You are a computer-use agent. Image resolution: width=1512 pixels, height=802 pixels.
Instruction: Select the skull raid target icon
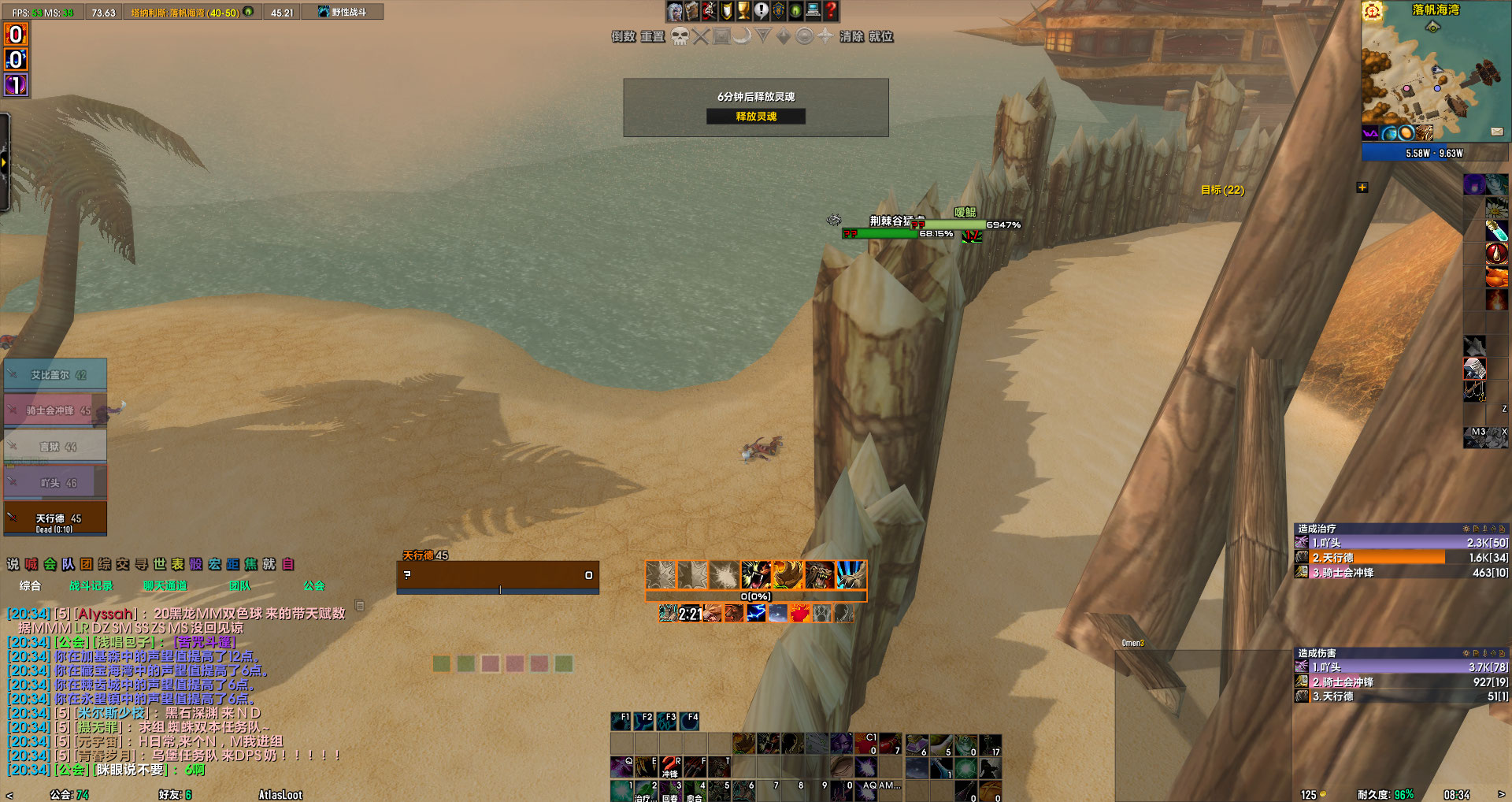[681, 35]
